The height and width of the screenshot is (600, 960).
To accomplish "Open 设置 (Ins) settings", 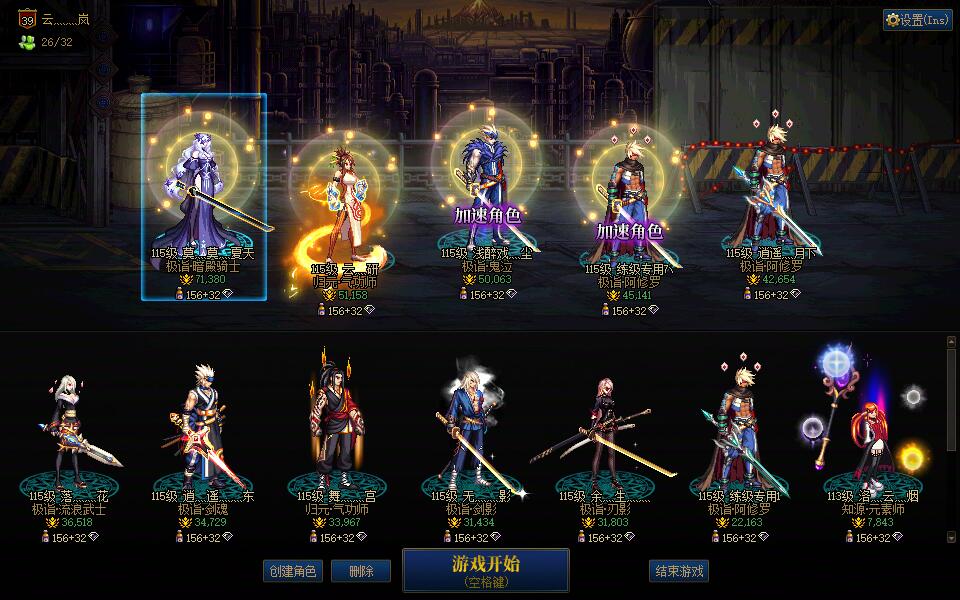I will click(917, 19).
